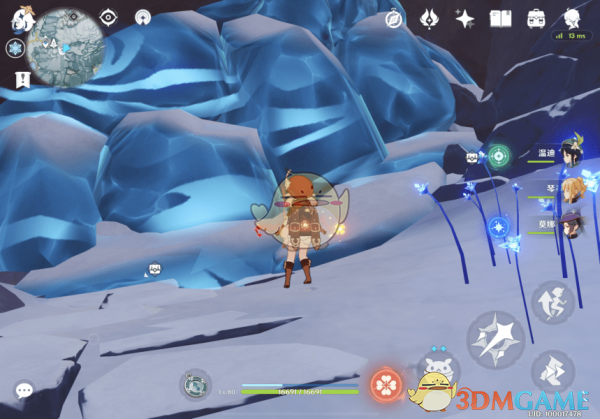The height and width of the screenshot is (419, 600).
Task: Open the wish star icon
Action: tap(464, 18)
